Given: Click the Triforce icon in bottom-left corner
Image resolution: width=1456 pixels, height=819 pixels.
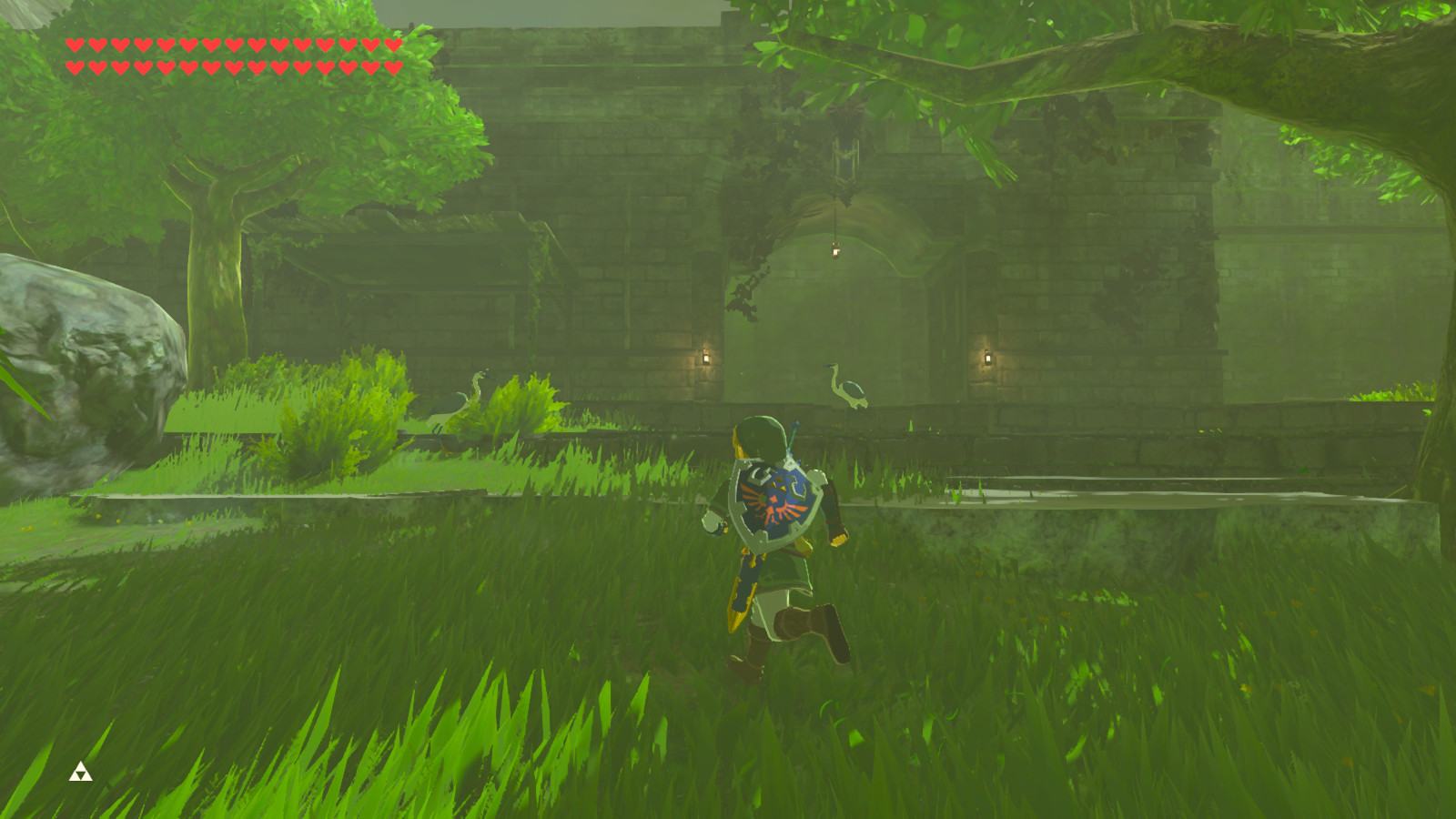Looking at the screenshot, I should (82, 772).
